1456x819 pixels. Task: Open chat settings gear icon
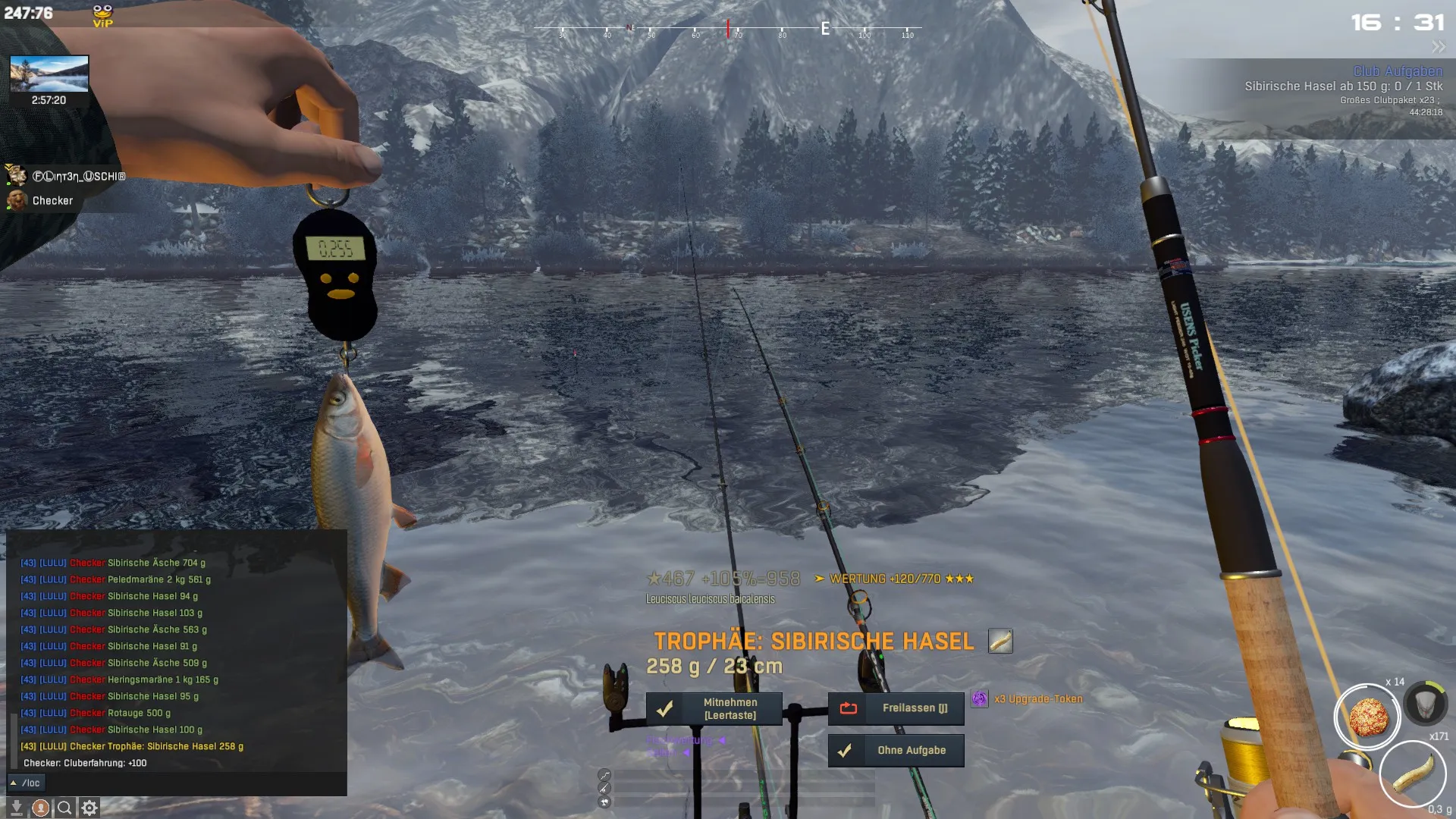89,808
